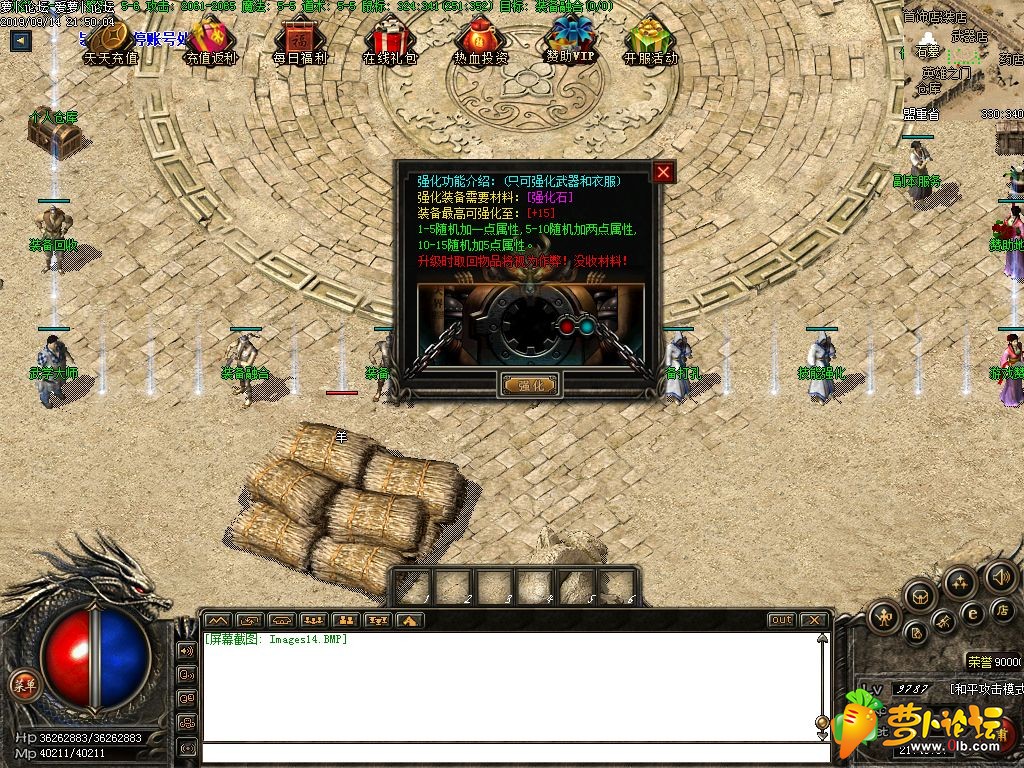The width and height of the screenshot is (1024, 768).
Task: Open the 开服活动 server launch events
Action: [650, 42]
